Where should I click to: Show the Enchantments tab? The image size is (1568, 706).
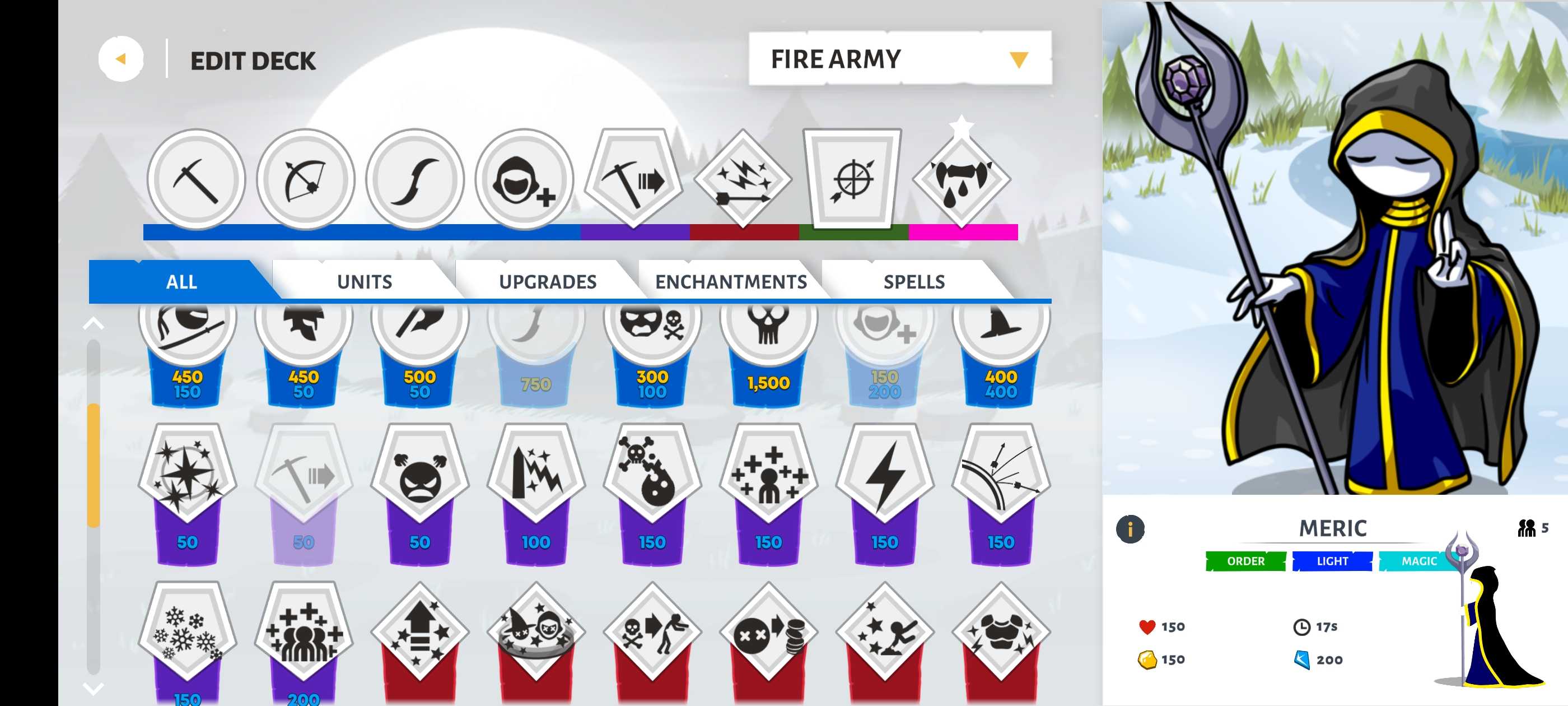pos(730,281)
